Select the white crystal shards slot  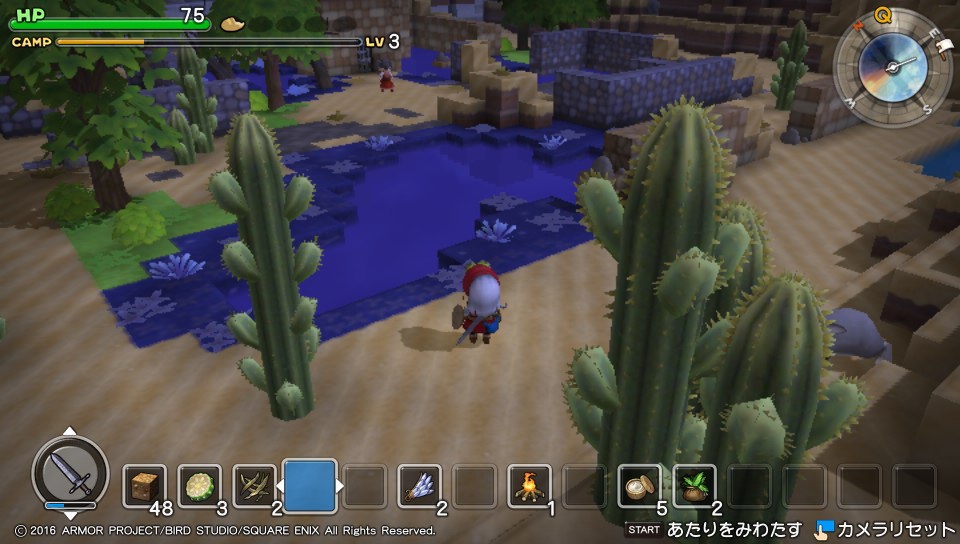pos(420,487)
